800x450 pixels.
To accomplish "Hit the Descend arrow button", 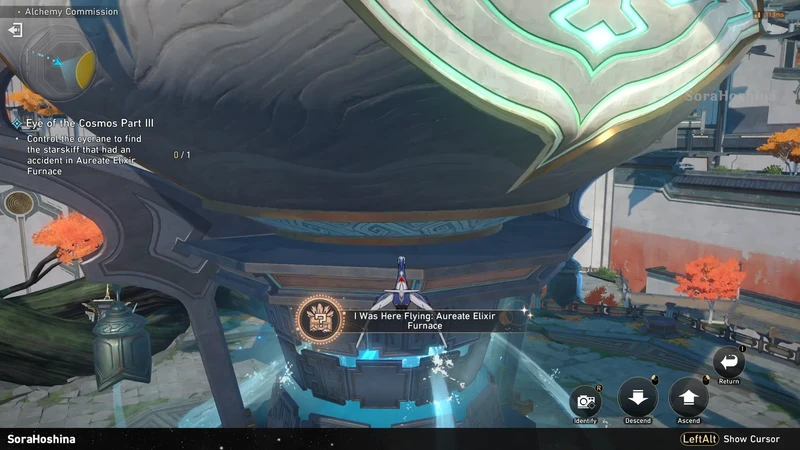I will pos(637,397).
